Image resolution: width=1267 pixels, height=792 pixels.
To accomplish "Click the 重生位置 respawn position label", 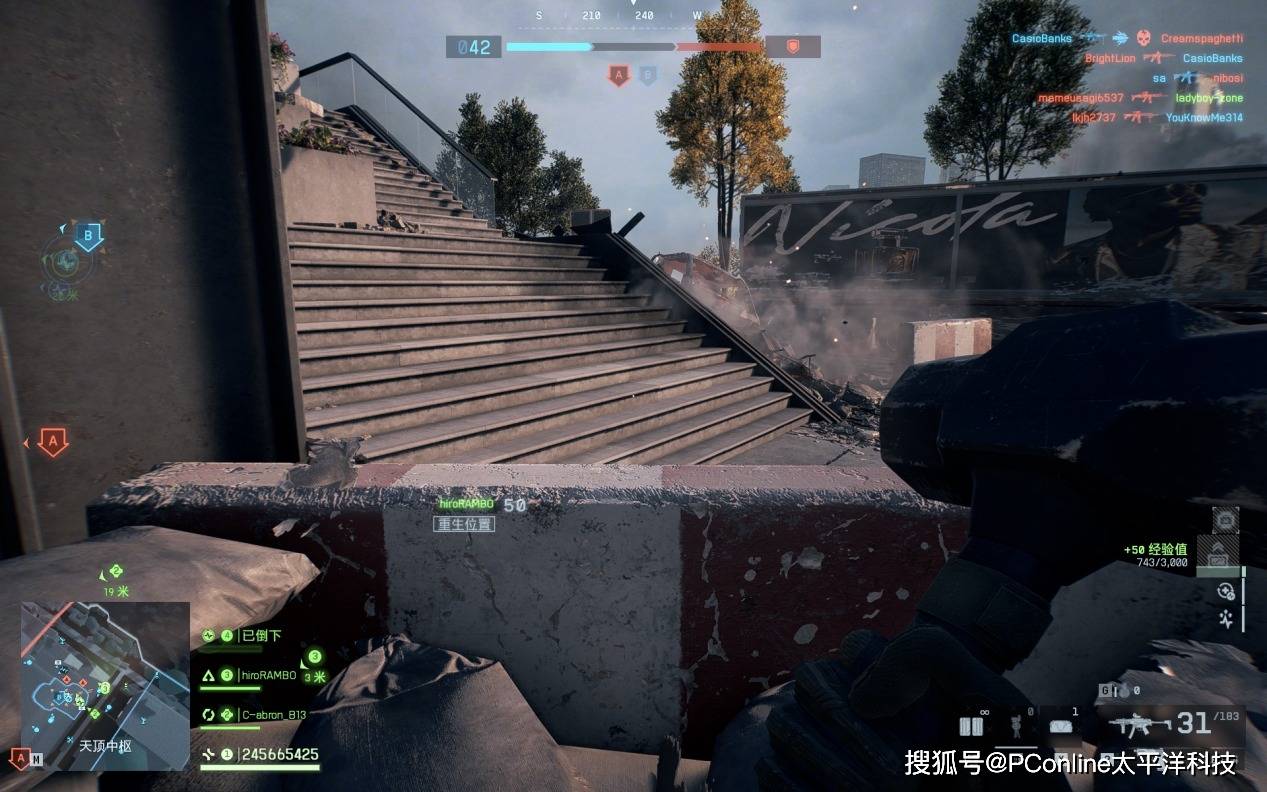I will click(x=464, y=524).
